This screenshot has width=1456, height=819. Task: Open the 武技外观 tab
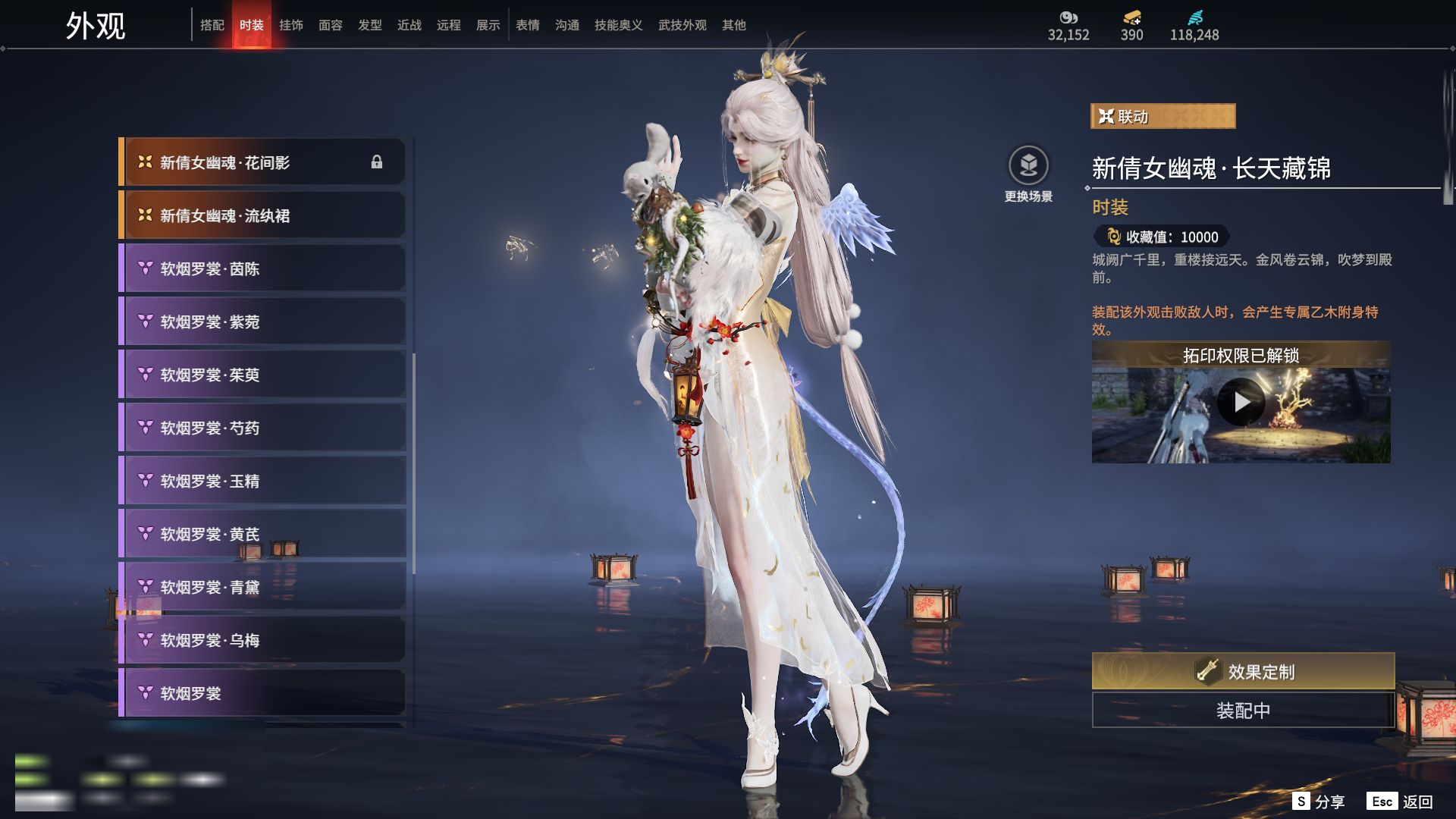coord(682,25)
